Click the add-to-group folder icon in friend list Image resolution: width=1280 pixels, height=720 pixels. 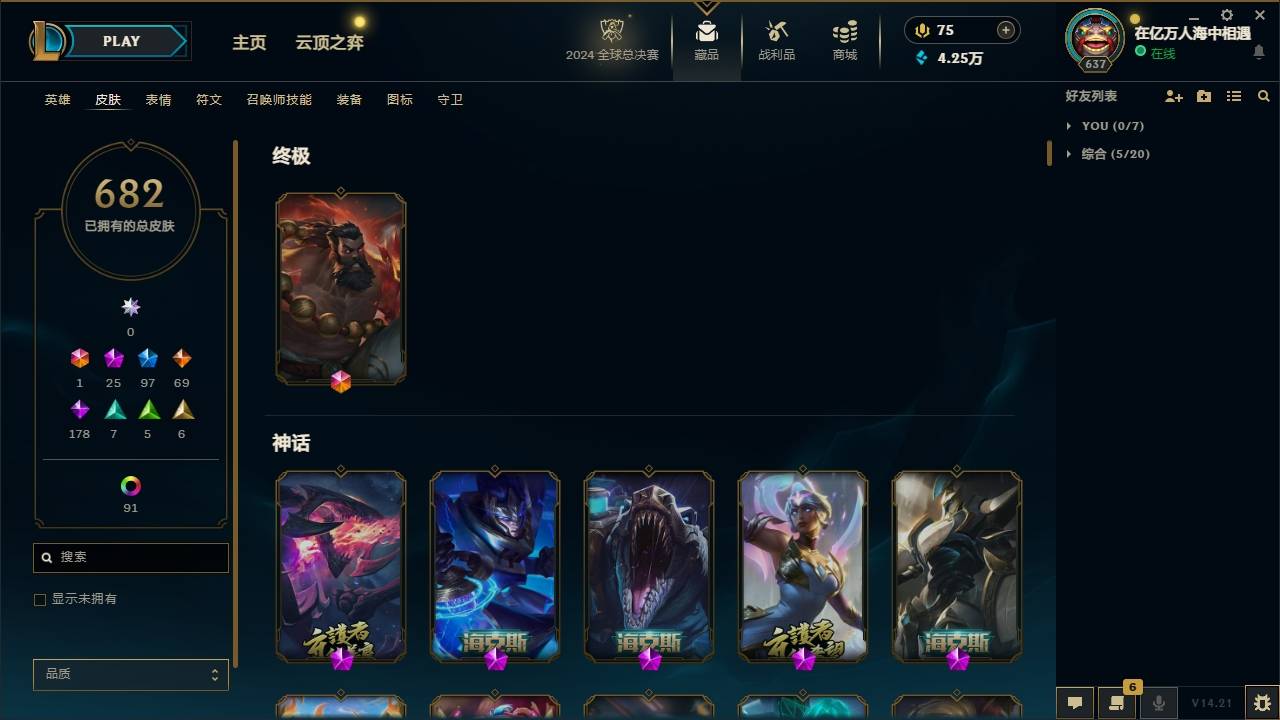coord(1204,96)
